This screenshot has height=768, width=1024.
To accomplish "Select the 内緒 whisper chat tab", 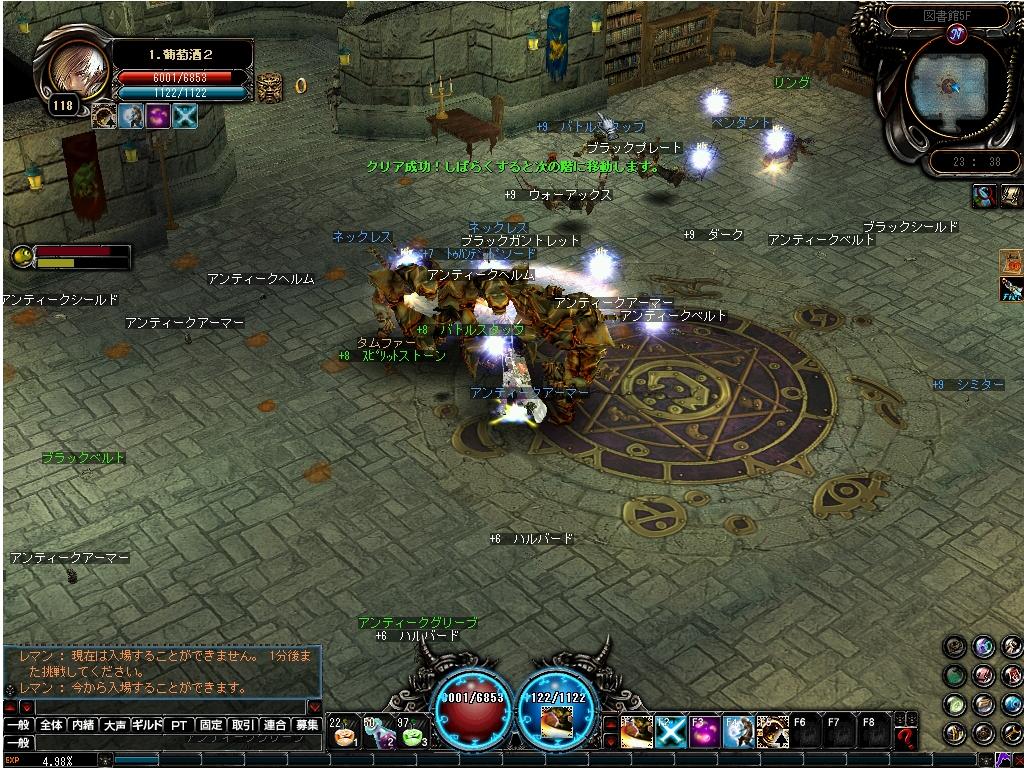I will pos(83,725).
